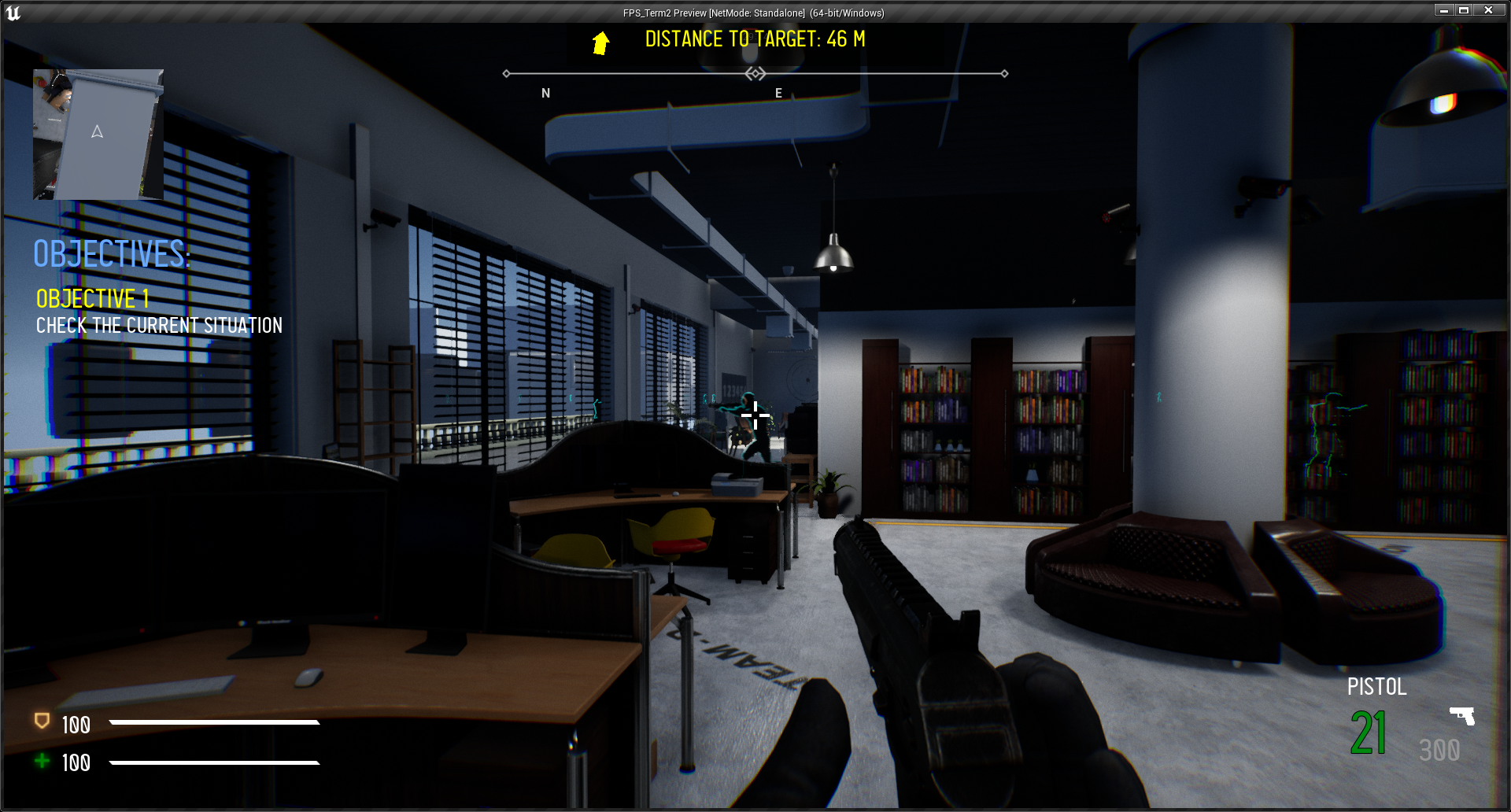
Task: Close the preview window
Action: pos(1488,10)
